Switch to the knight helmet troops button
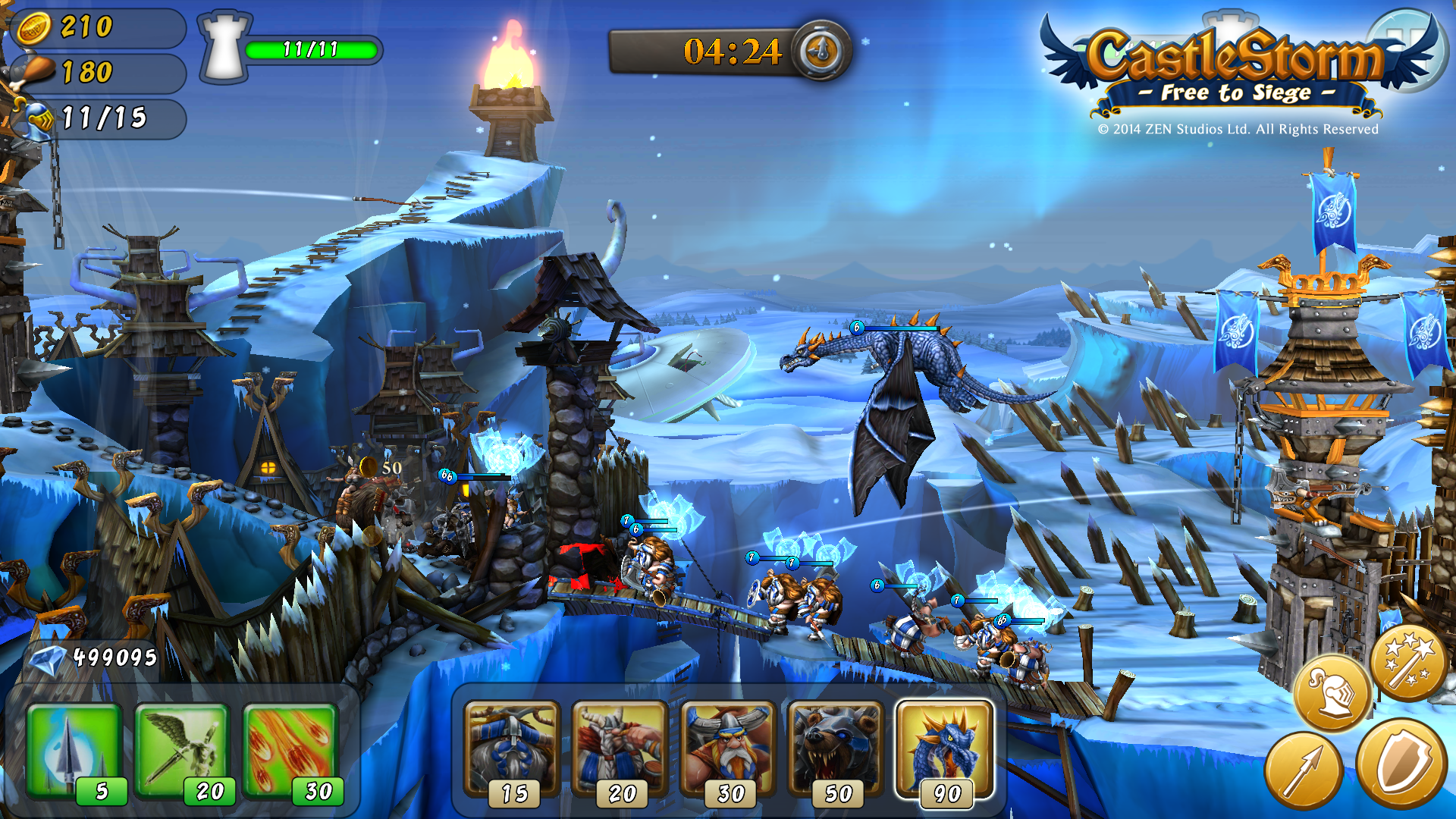 click(1332, 692)
